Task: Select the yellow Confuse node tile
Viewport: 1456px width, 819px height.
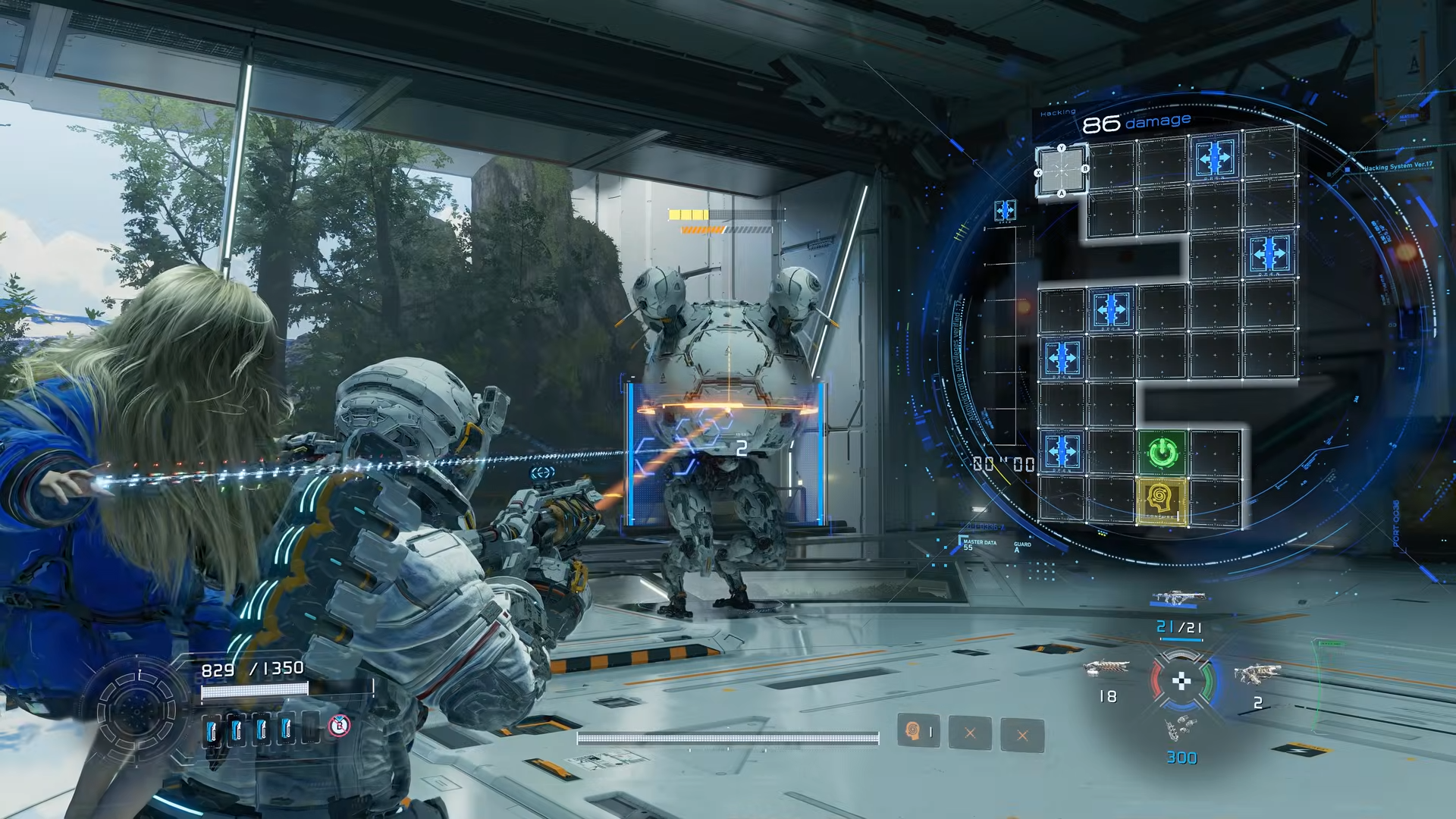Action: coord(1161,501)
